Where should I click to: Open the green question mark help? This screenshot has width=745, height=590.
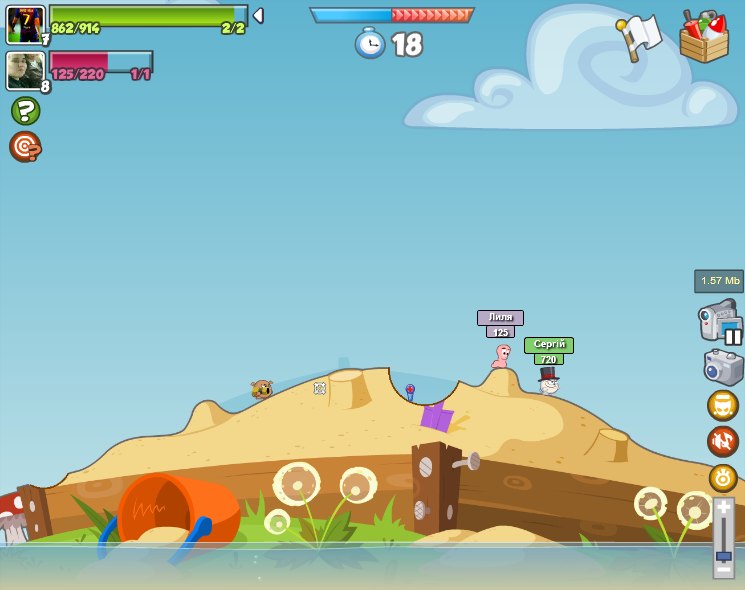(25, 110)
